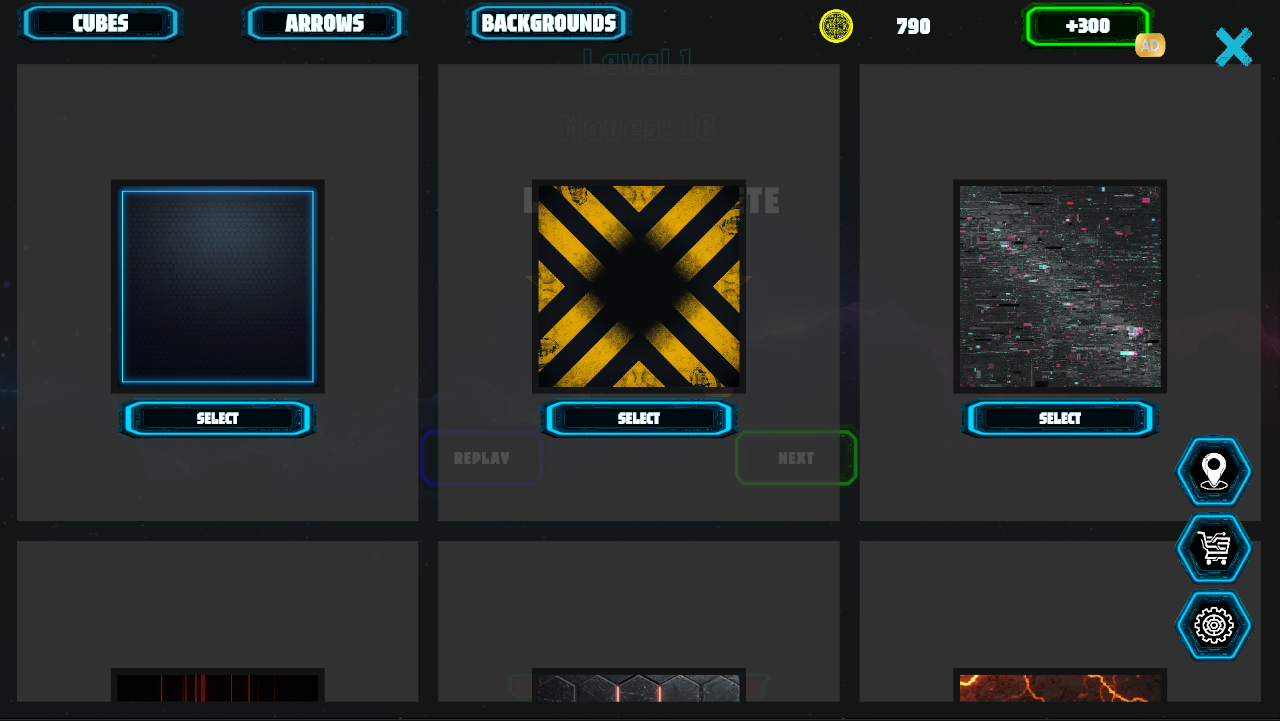
Task: Choose the metal hexagon plates thumbnail
Action: coord(639,687)
